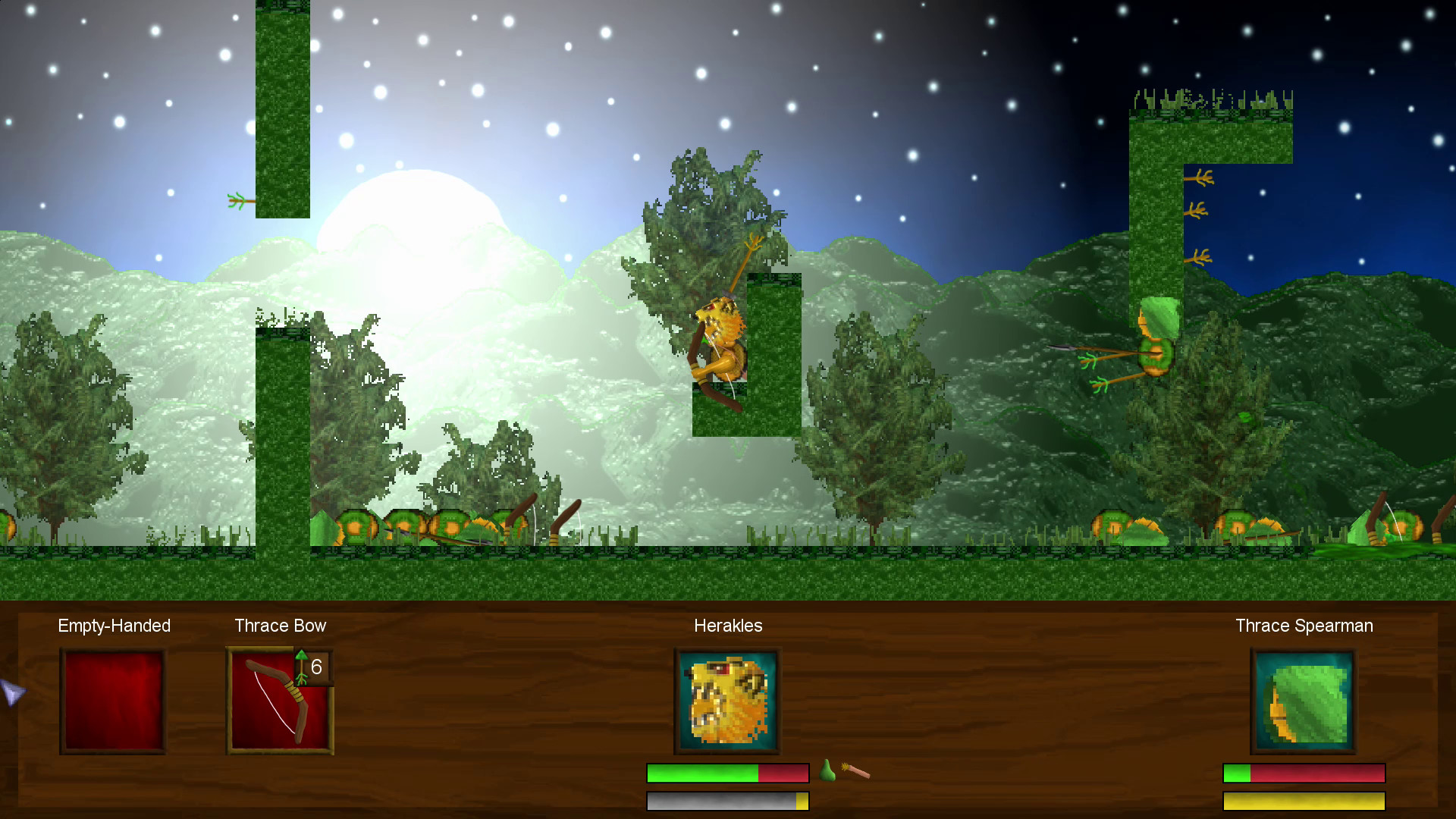This screenshot has width=1456, height=819.
Task: Toggle to Empty-Handed equipment
Action: click(x=112, y=699)
